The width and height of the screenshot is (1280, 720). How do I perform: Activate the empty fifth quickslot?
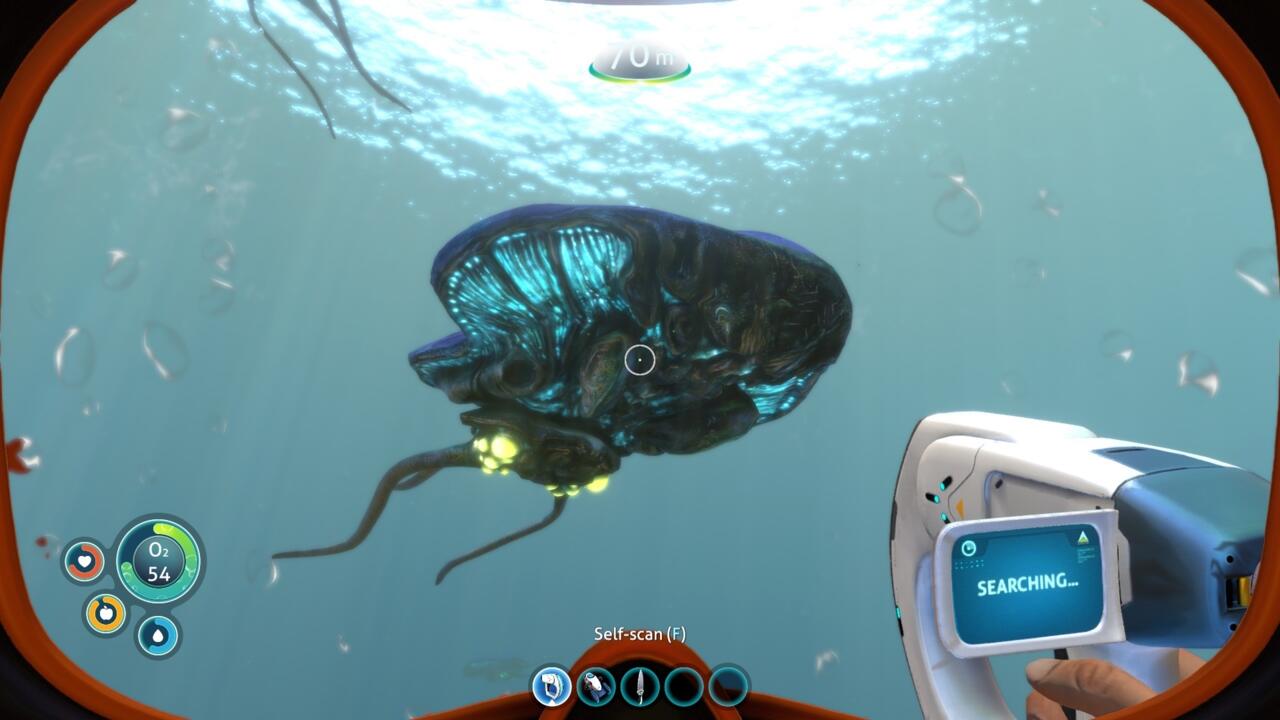pyautogui.click(x=728, y=687)
